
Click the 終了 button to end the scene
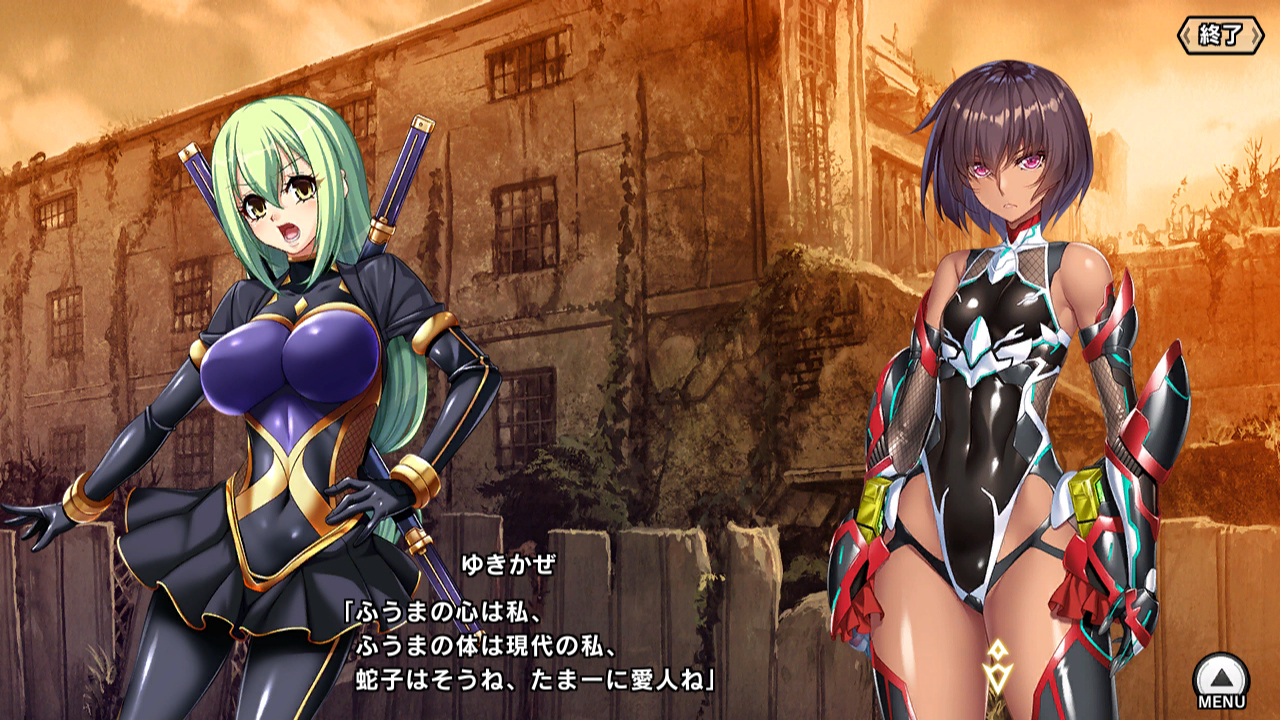[x=1221, y=35]
